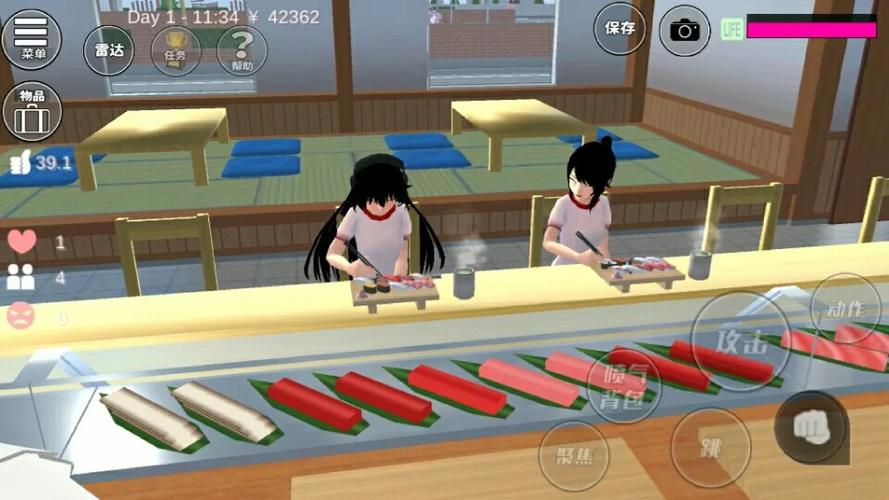Activate the 喷气背包 jetpack button
The width and height of the screenshot is (889, 500).
point(624,384)
